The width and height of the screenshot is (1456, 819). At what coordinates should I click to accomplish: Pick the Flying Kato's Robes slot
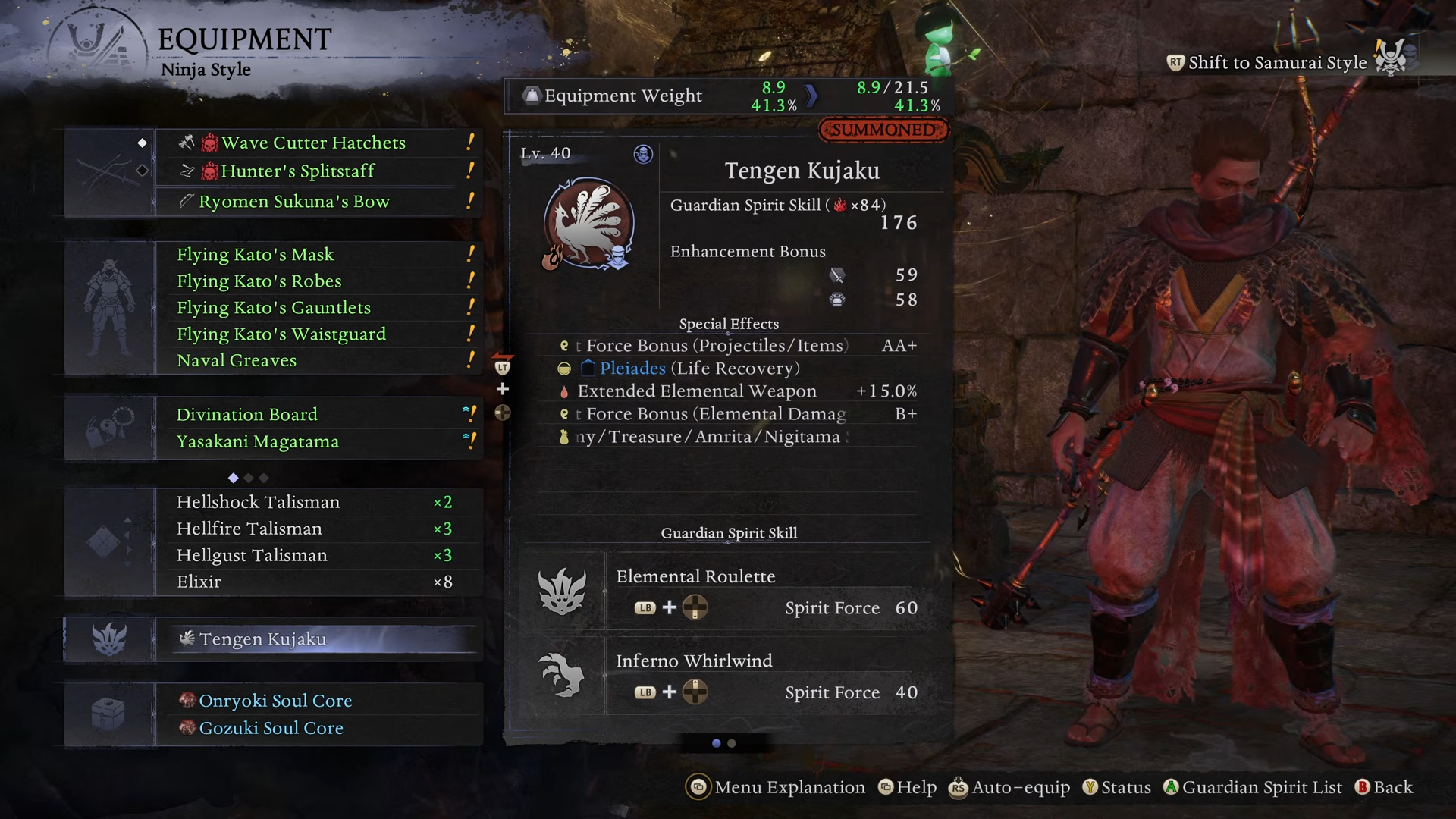(259, 281)
